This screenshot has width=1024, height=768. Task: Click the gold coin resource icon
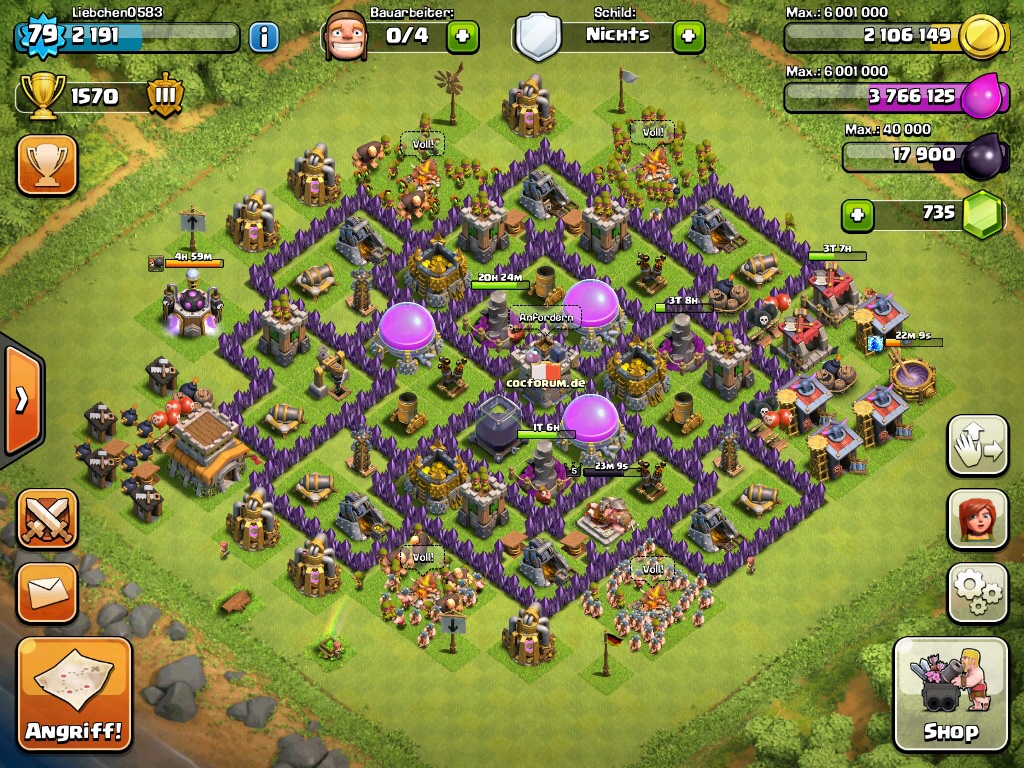pyautogui.click(x=980, y=37)
